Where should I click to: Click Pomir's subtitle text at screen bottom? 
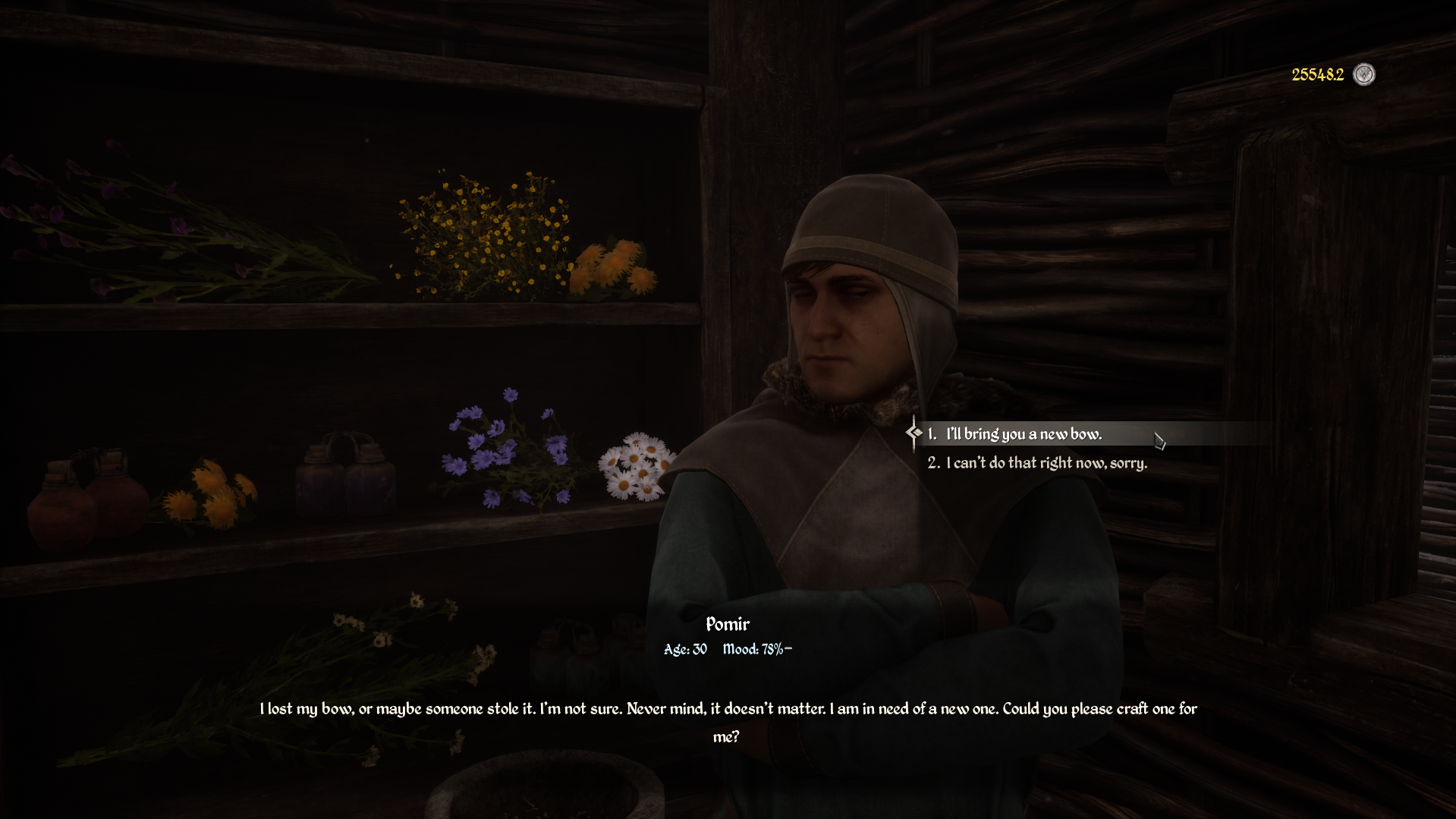coord(728,709)
